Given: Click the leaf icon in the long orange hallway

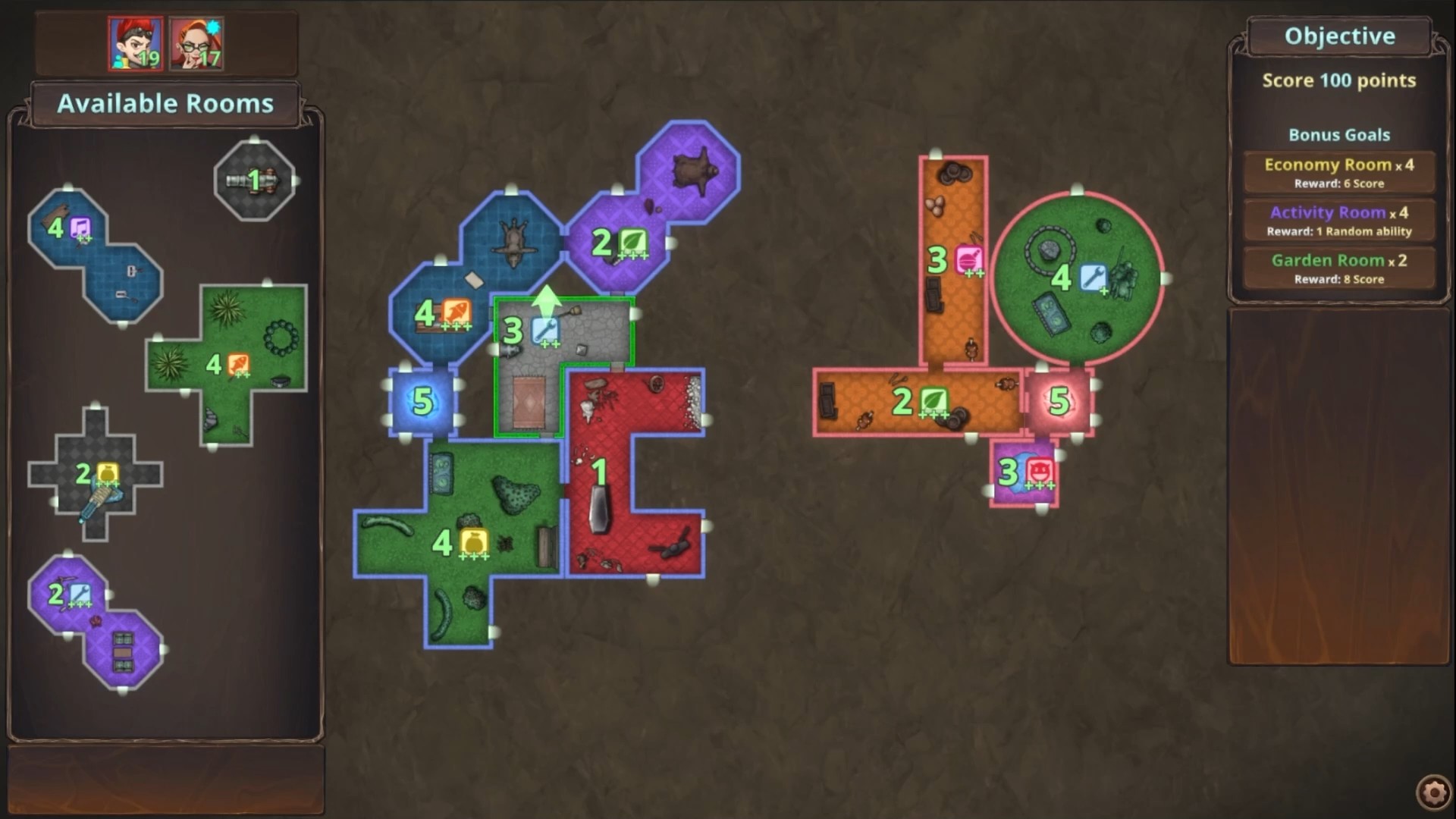Looking at the screenshot, I should coord(936,400).
